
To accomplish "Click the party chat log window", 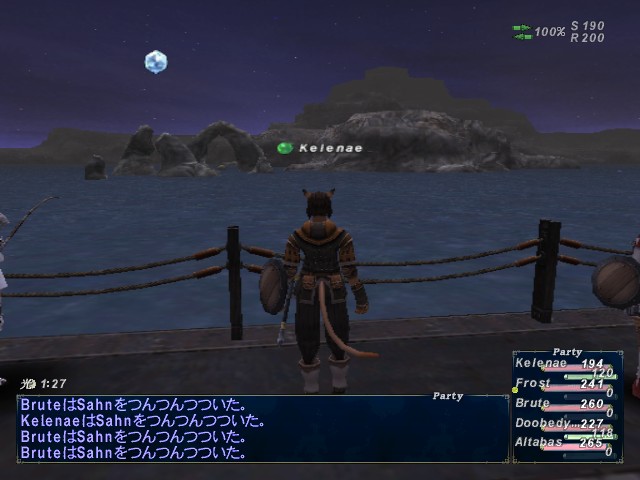I will point(262,429).
